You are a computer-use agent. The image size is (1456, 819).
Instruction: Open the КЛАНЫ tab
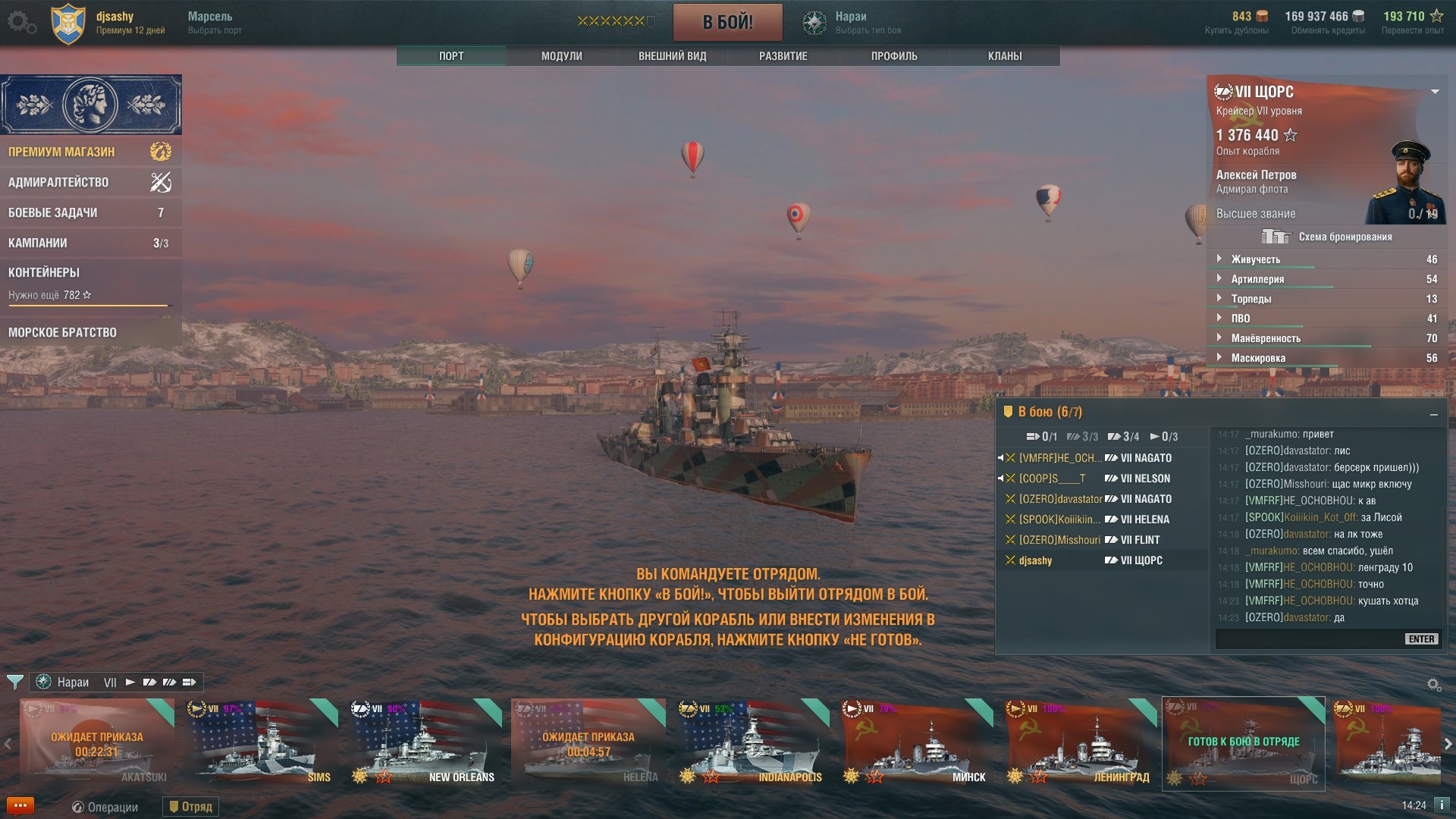pyautogui.click(x=1004, y=56)
